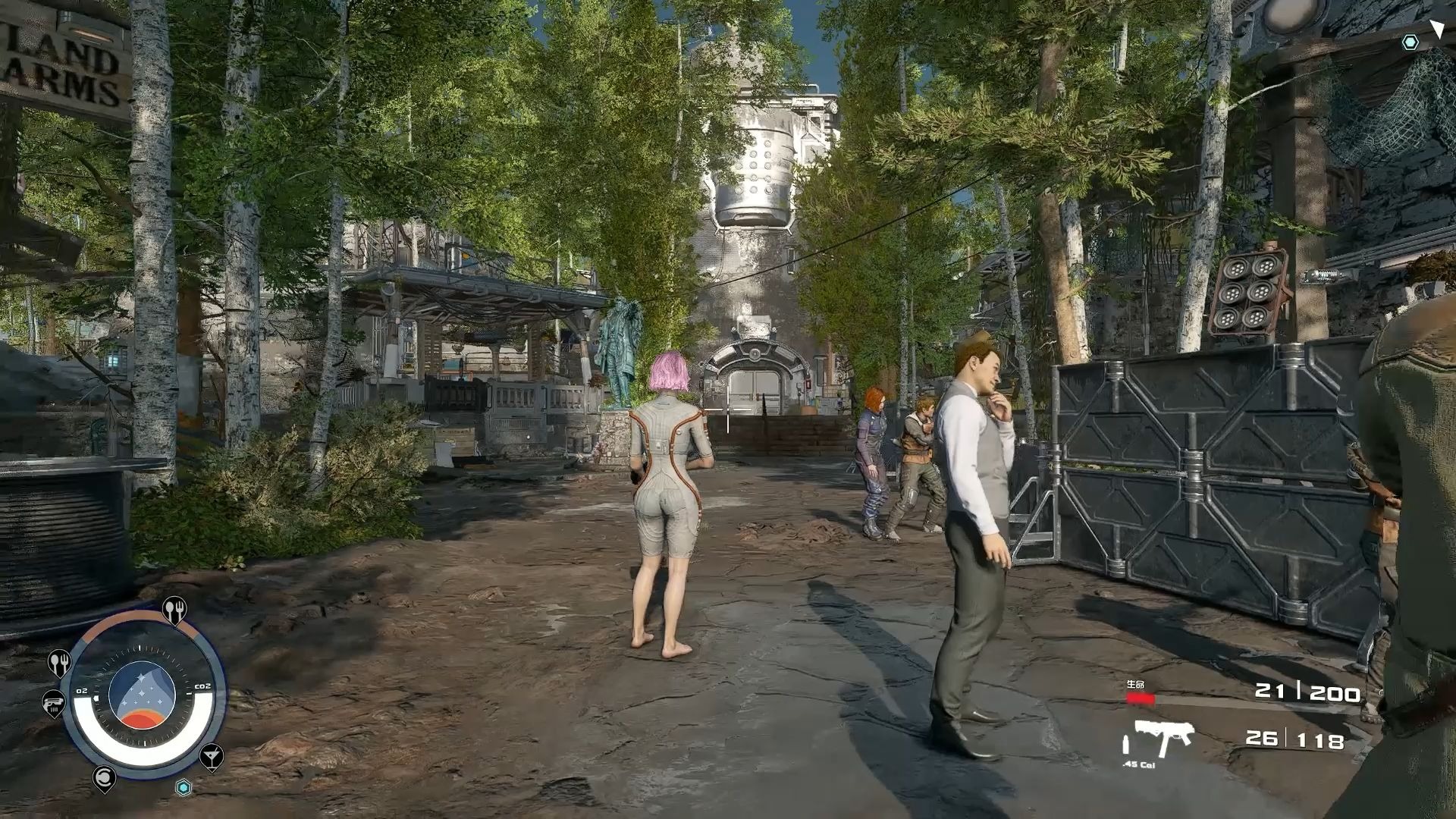The height and width of the screenshot is (819, 1456).
Task: Click the fork-and-spoon marker beside the O2 label
Action: point(59,662)
